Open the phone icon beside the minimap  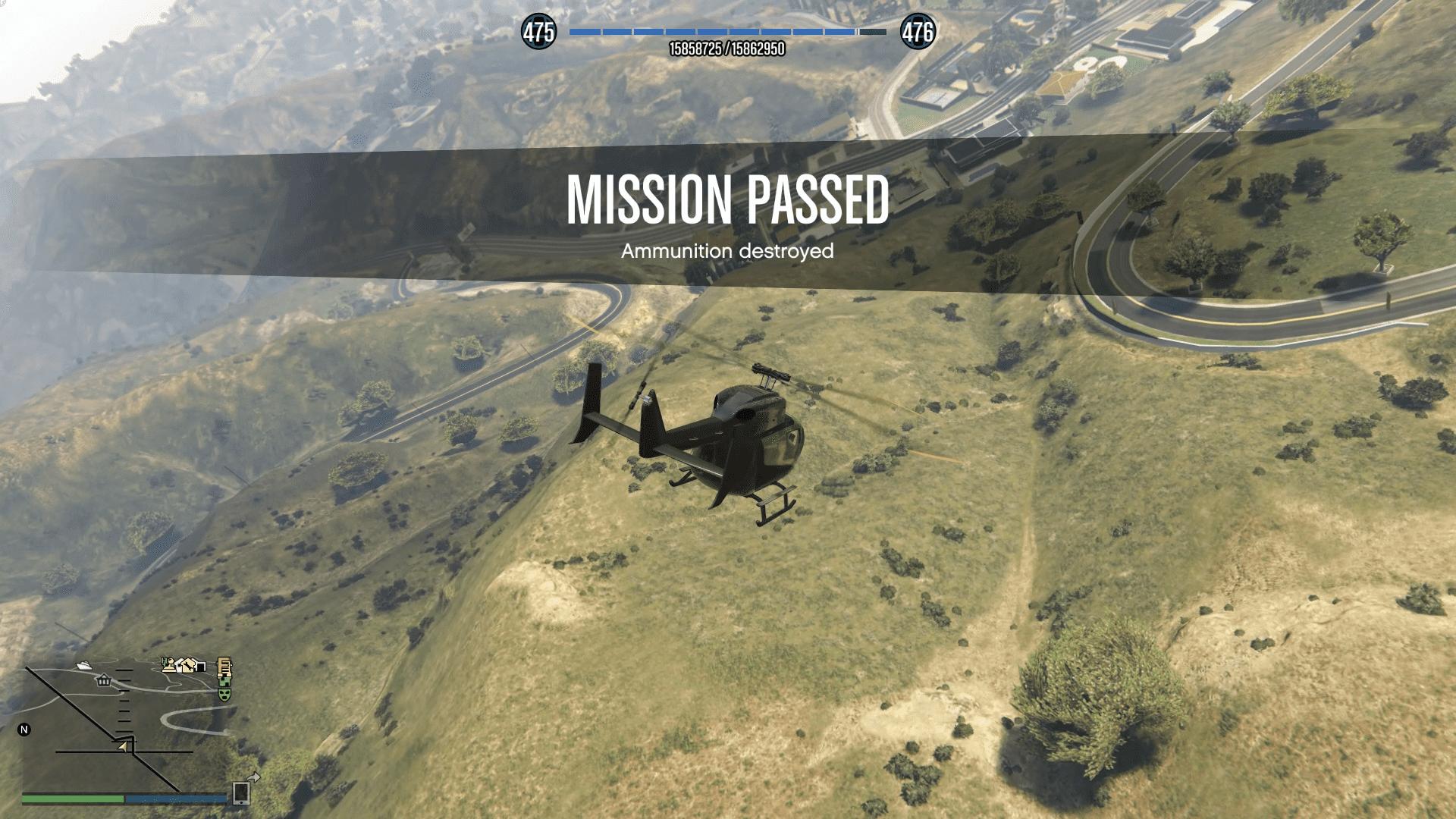coord(242,792)
